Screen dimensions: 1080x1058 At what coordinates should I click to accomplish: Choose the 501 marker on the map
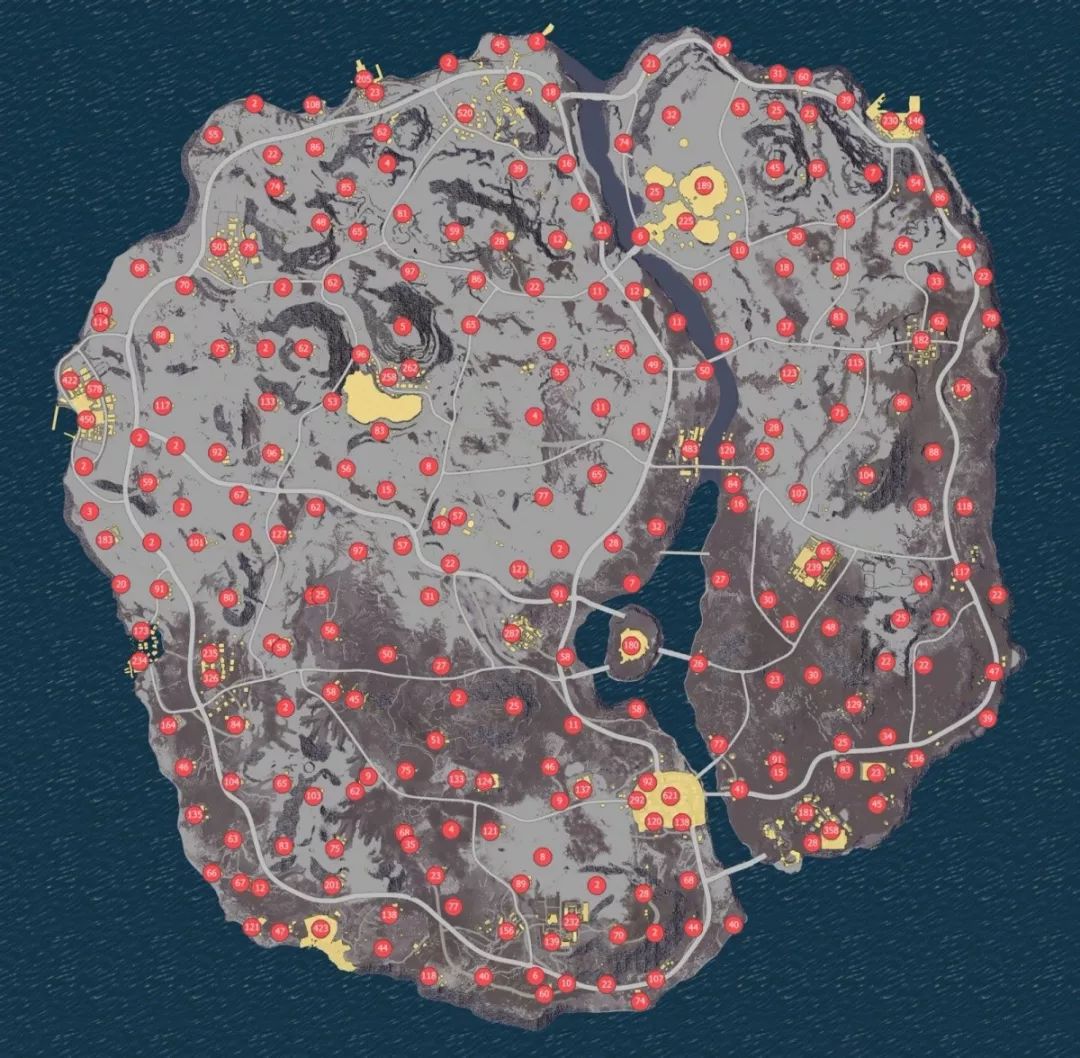[220, 247]
